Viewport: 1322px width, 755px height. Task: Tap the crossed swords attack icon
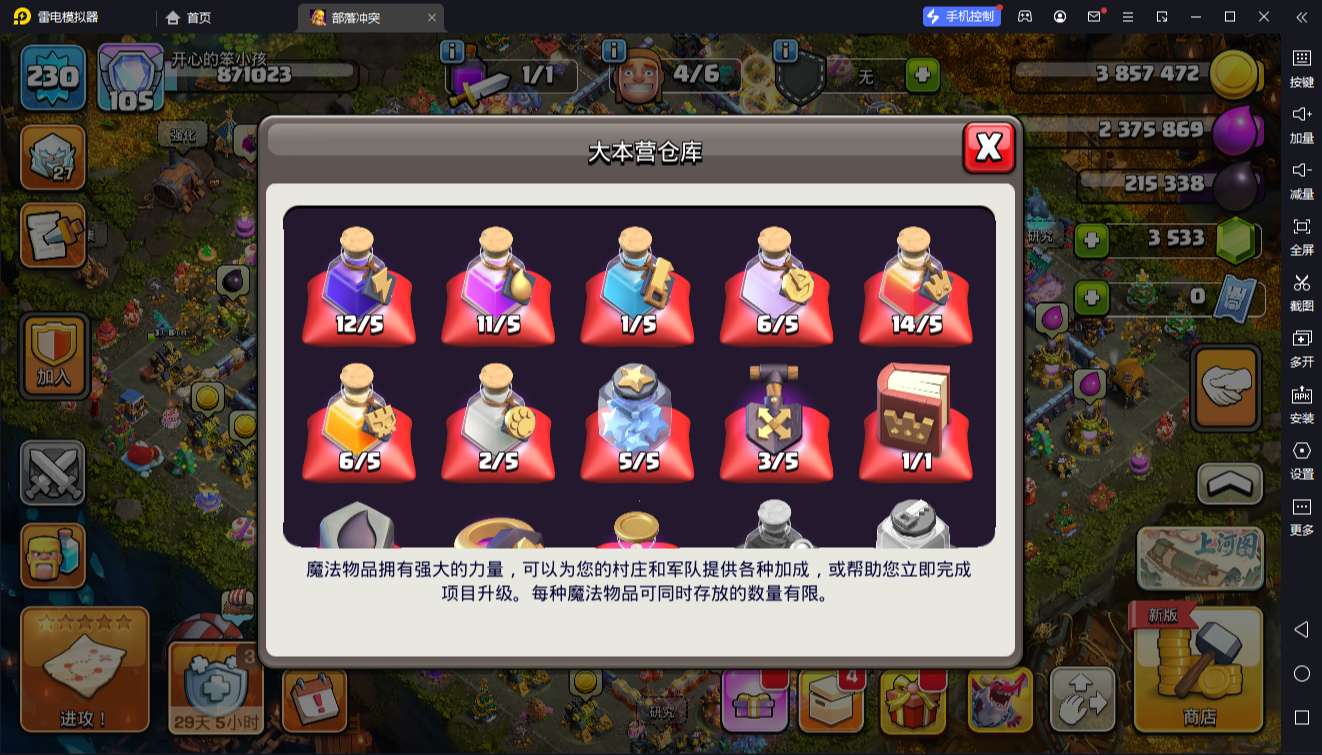(x=52, y=470)
